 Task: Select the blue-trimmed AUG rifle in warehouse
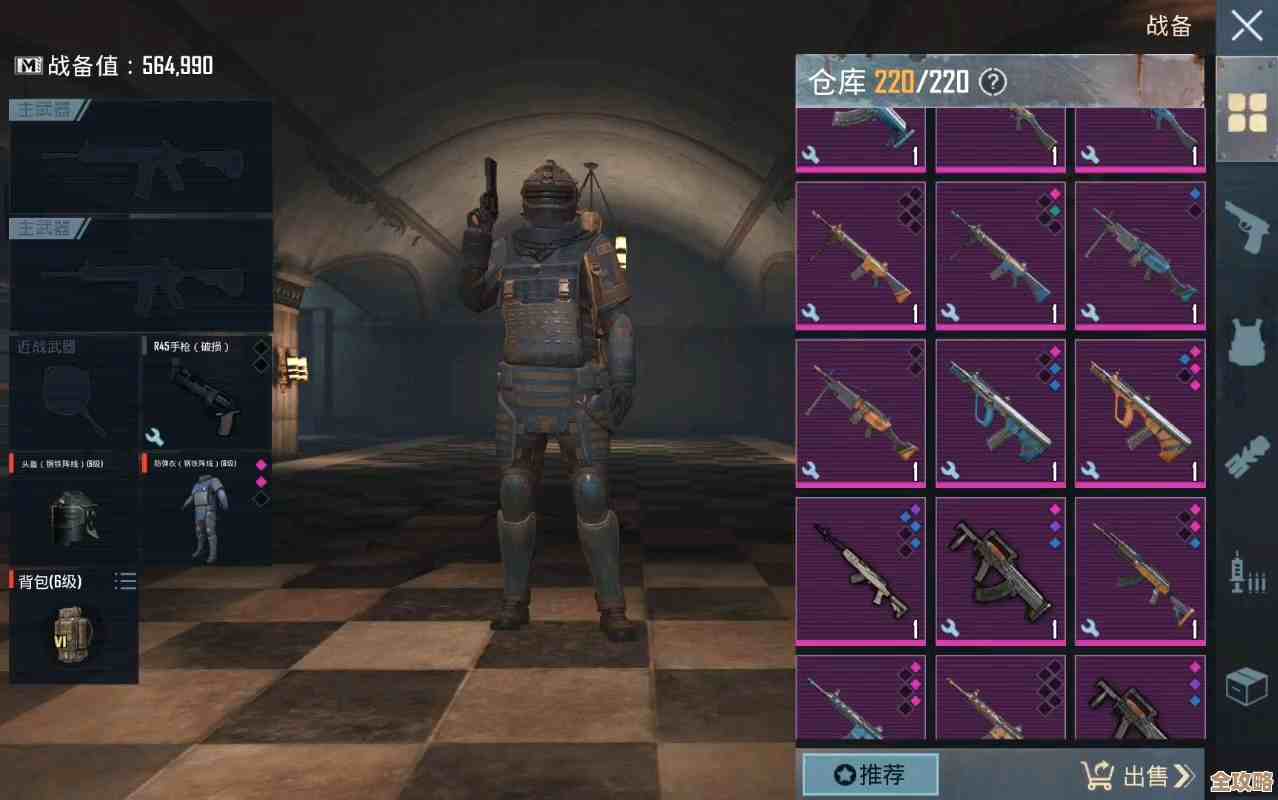pyautogui.click(x=1000, y=412)
